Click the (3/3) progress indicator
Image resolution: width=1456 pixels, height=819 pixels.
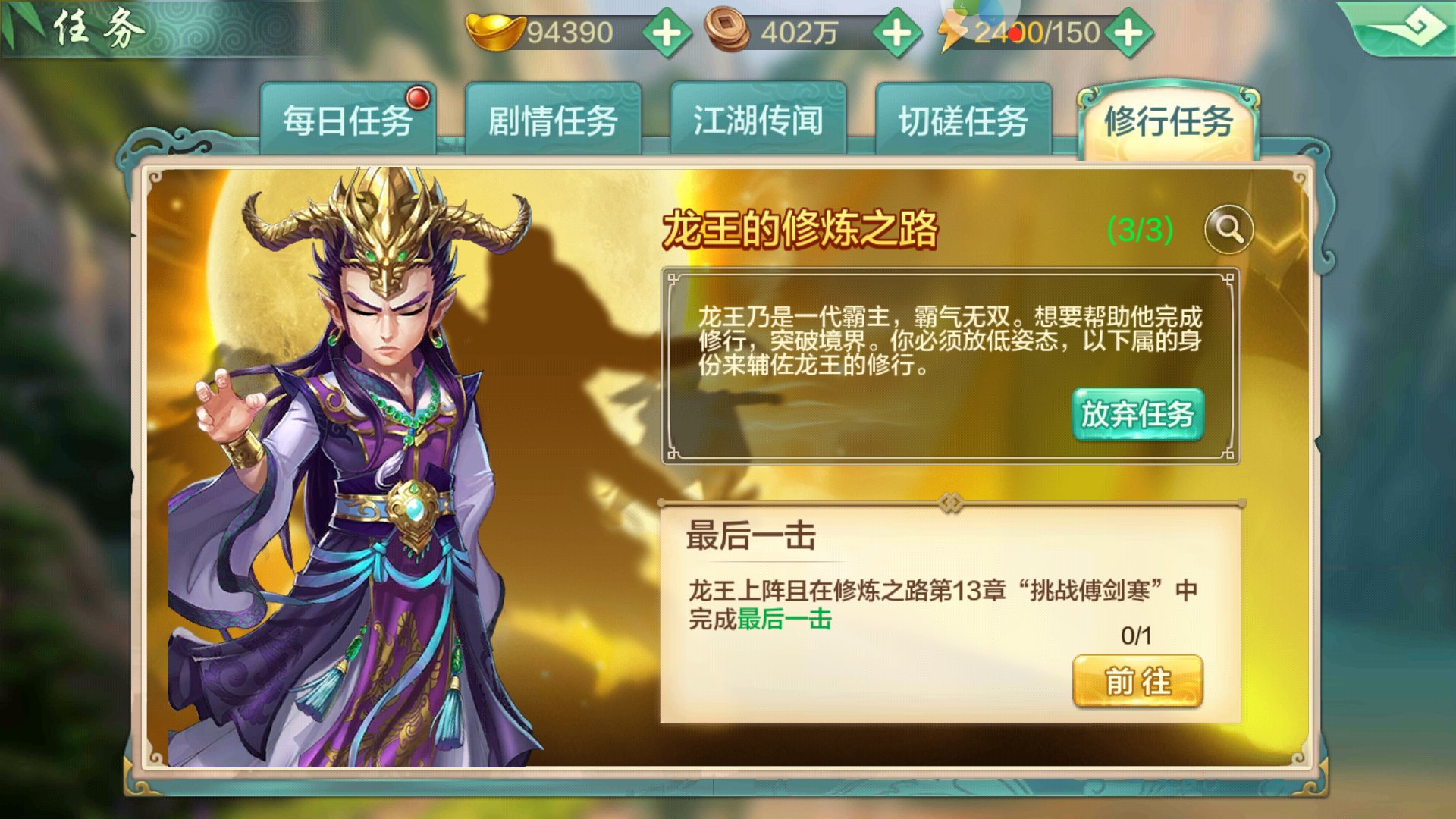pyautogui.click(x=1140, y=227)
